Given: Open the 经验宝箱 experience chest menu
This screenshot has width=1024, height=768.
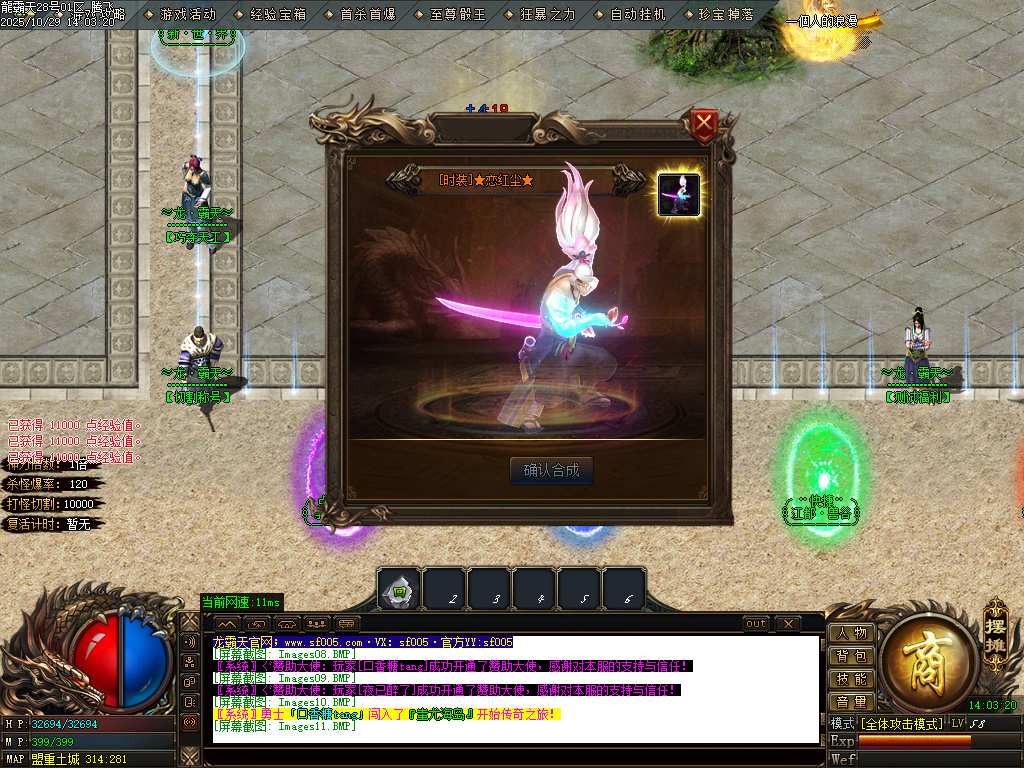Looking at the screenshot, I should click(x=278, y=15).
